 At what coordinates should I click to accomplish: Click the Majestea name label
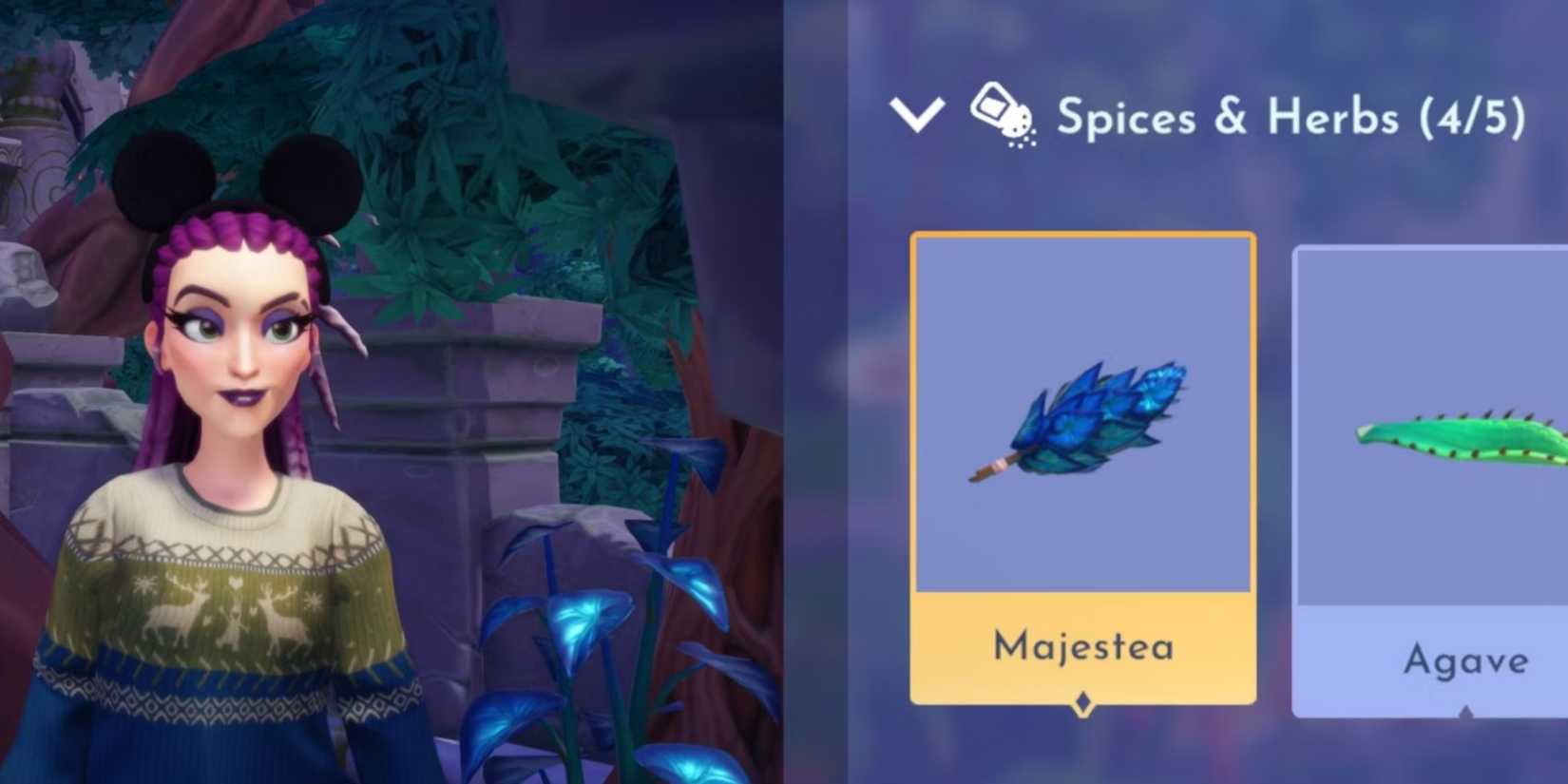[1083, 647]
